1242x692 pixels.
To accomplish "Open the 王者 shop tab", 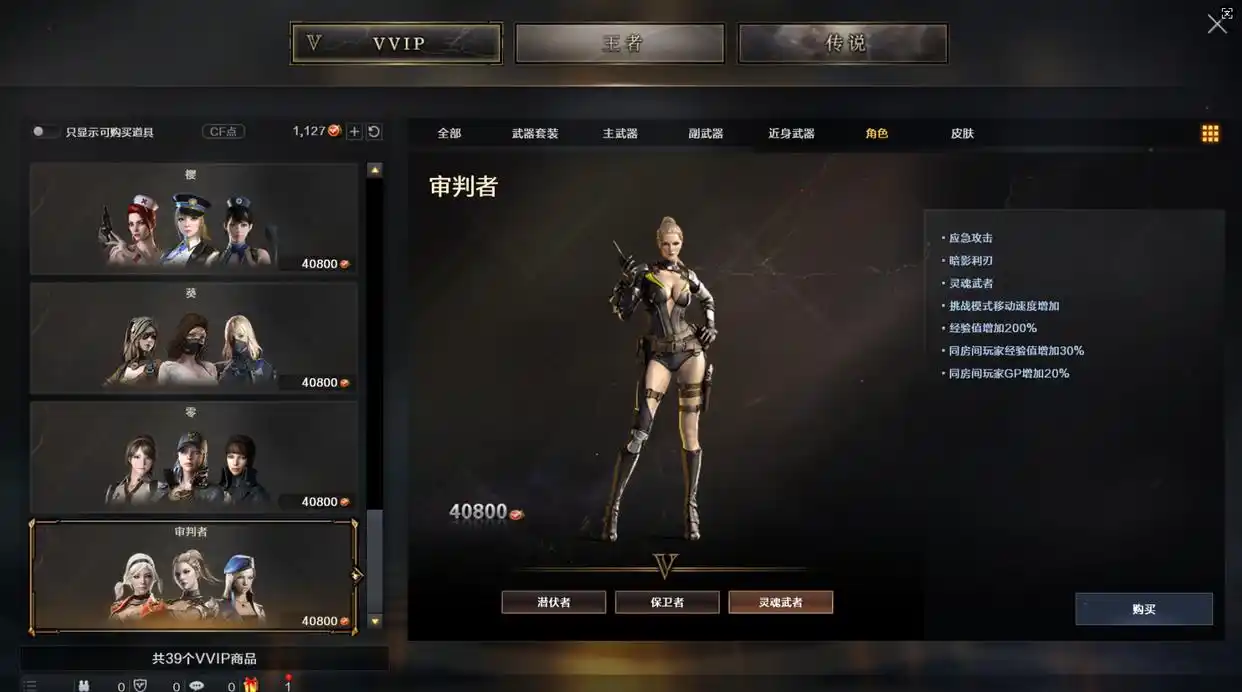I will click(620, 44).
